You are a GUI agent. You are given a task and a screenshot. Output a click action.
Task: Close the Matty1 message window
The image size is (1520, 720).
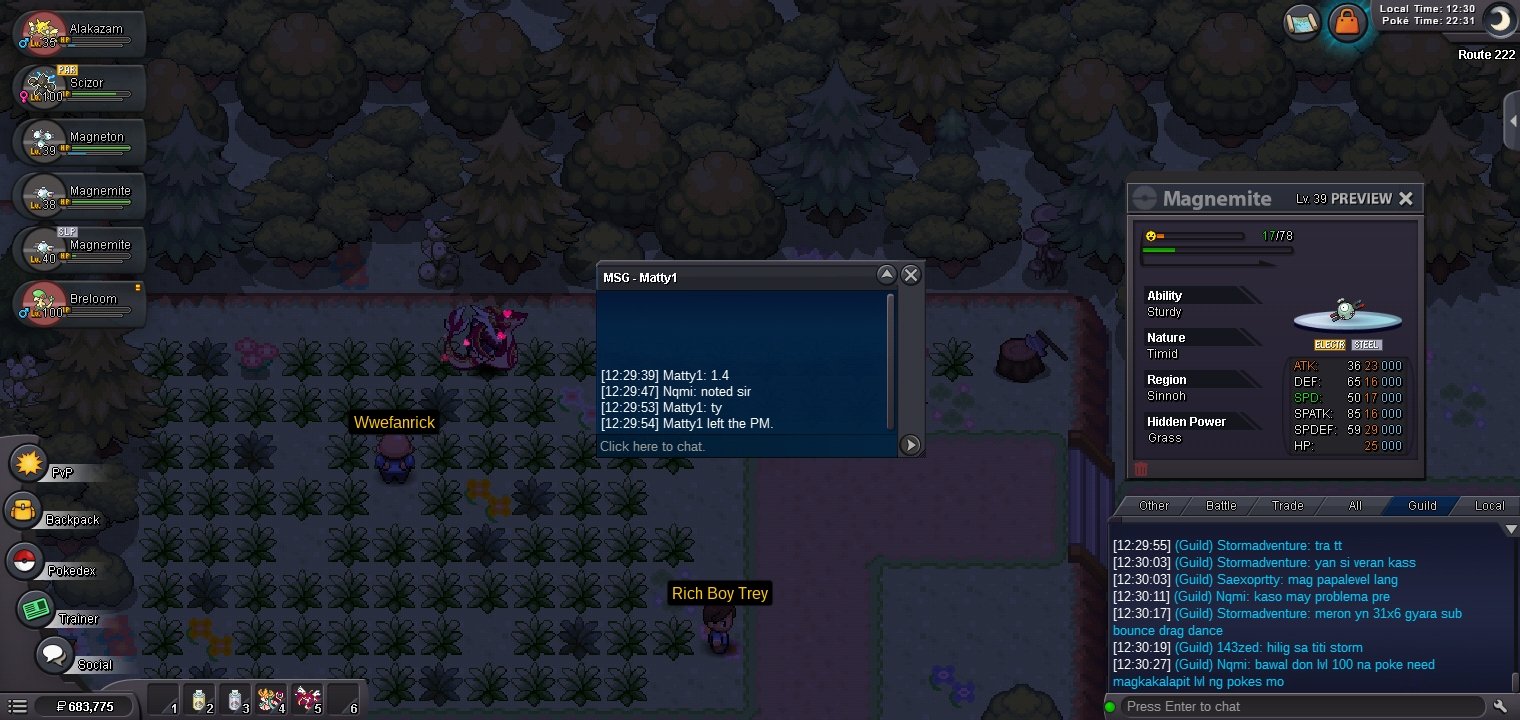coord(910,275)
